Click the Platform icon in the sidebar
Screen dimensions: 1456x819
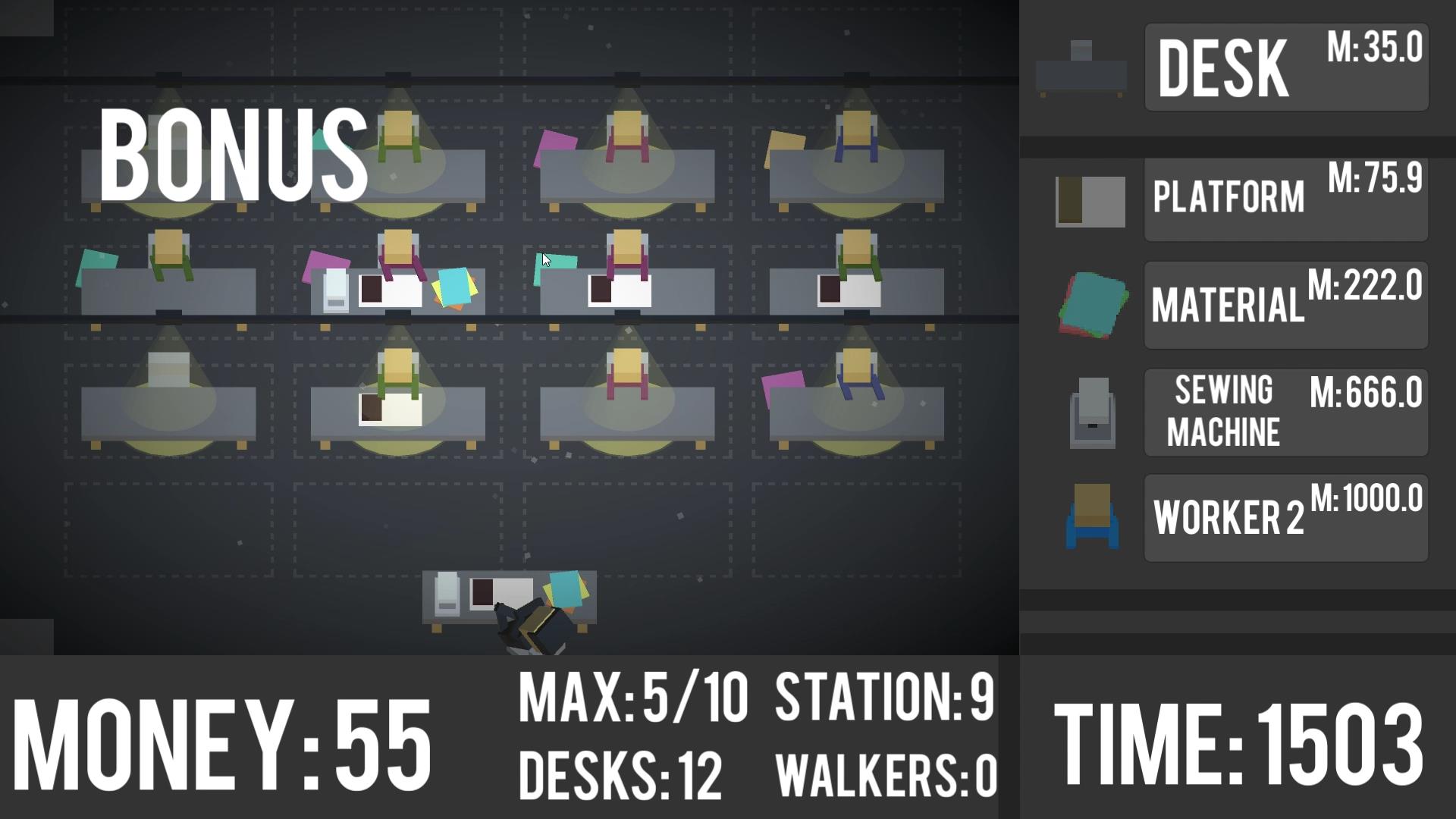pyautogui.click(x=1090, y=201)
